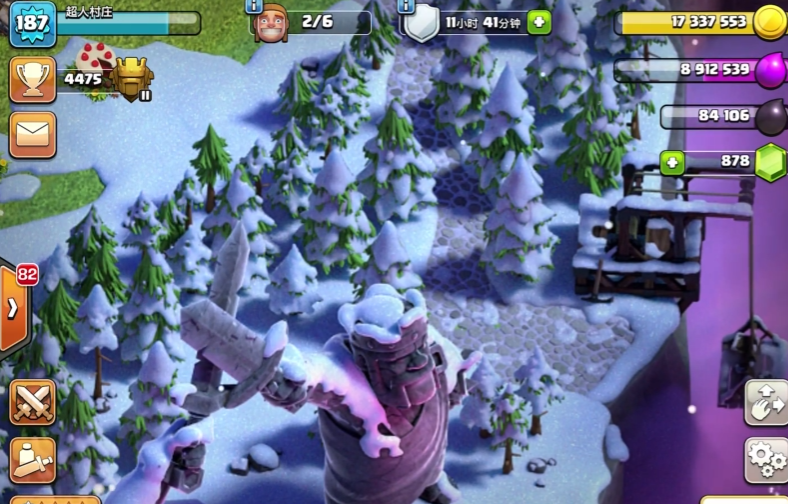Show builder info above the 2/6 builder counter

(252, 5)
